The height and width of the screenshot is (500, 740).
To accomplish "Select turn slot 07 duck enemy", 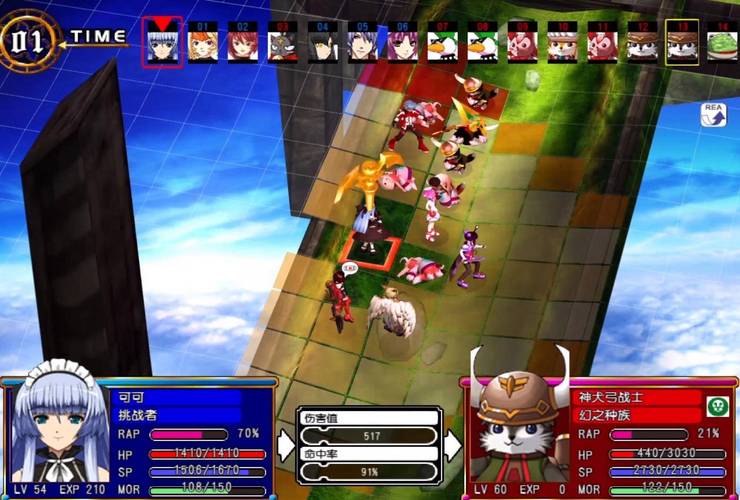I will (442, 44).
